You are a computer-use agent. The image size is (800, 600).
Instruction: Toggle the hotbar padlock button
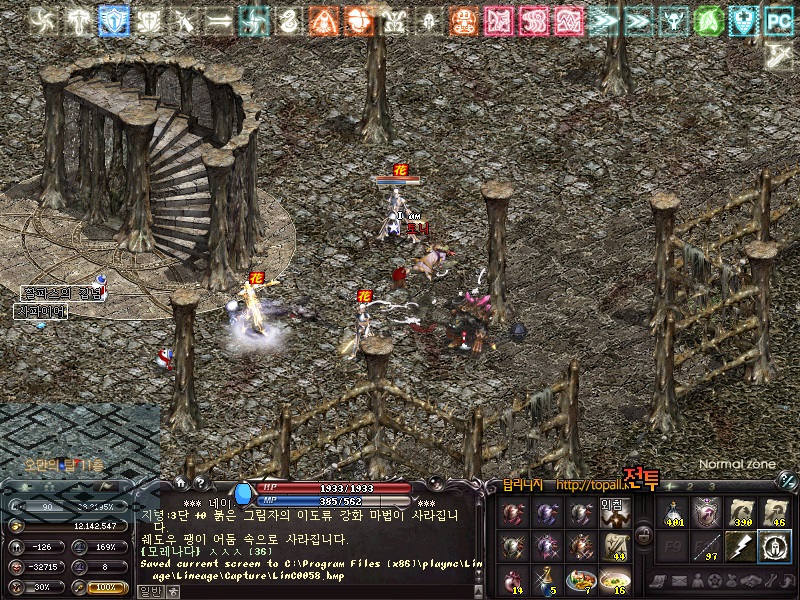(x=645, y=536)
